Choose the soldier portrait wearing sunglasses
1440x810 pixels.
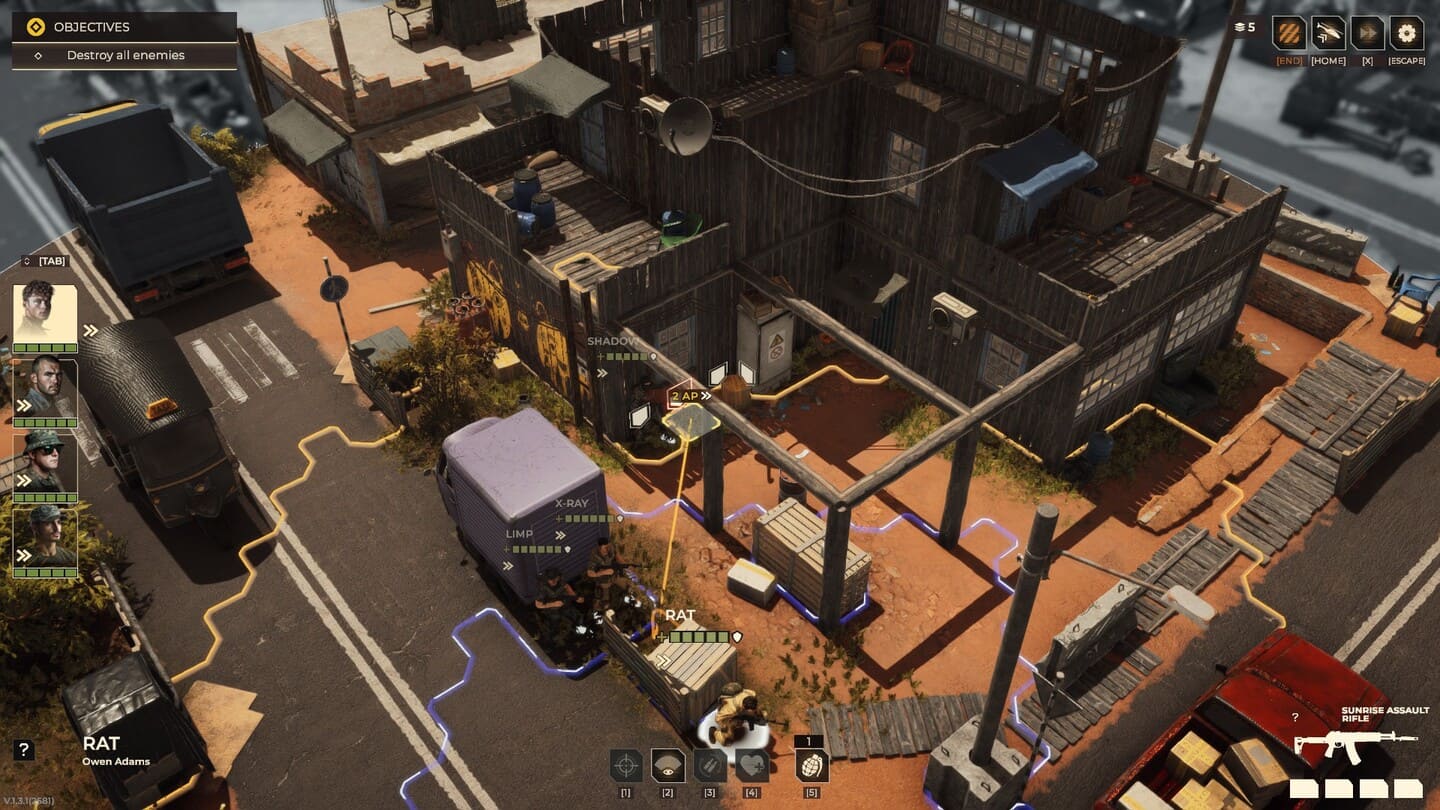click(x=45, y=461)
